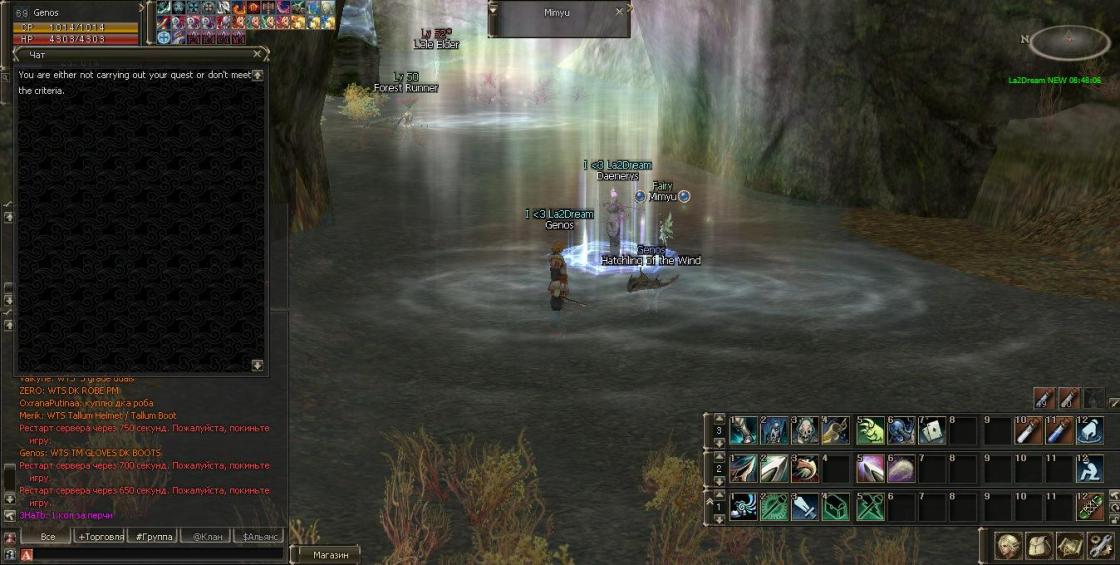Activate the green claw skill icon

coord(869,431)
